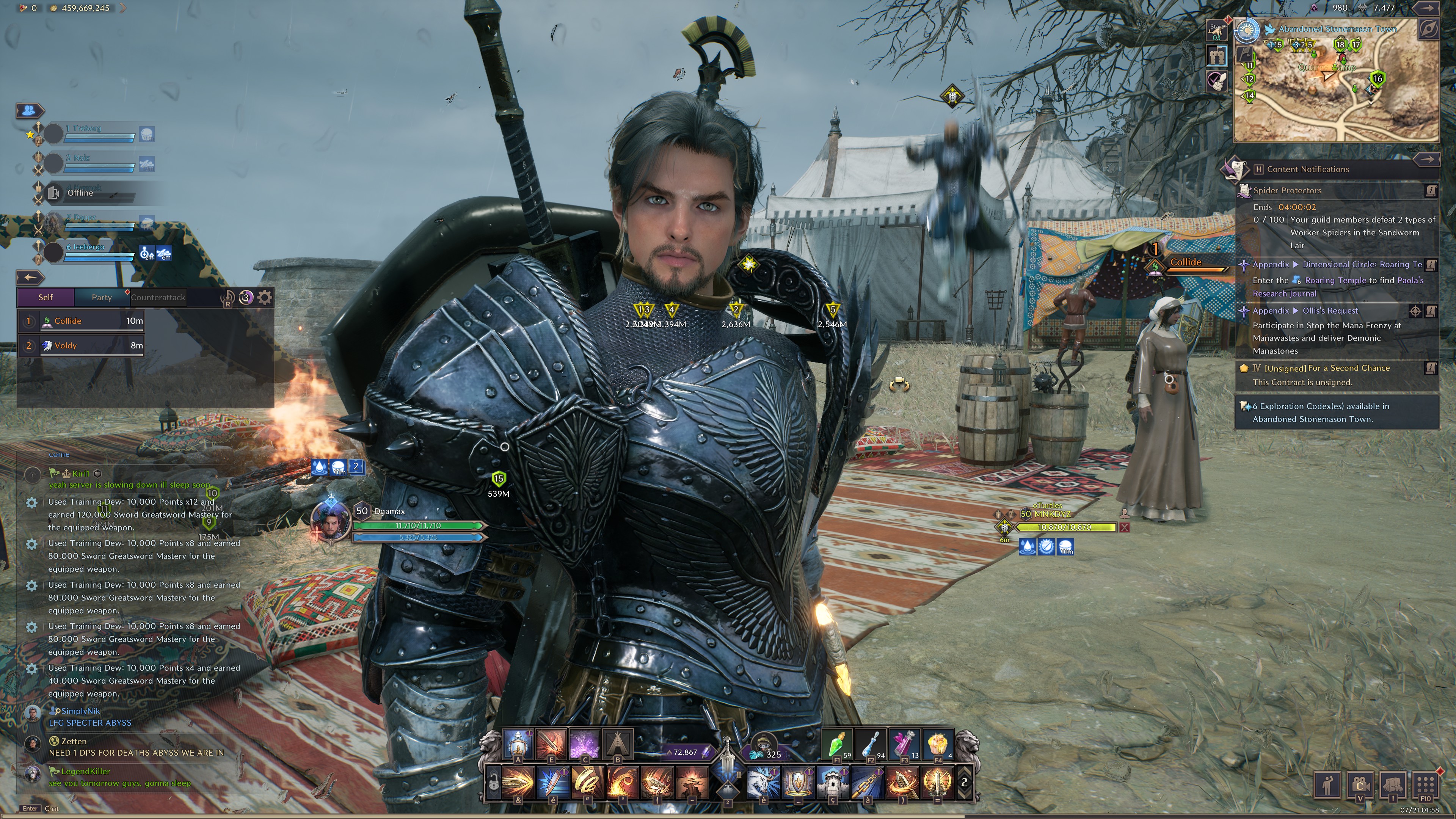Open the grid menu button

[x=1426, y=784]
